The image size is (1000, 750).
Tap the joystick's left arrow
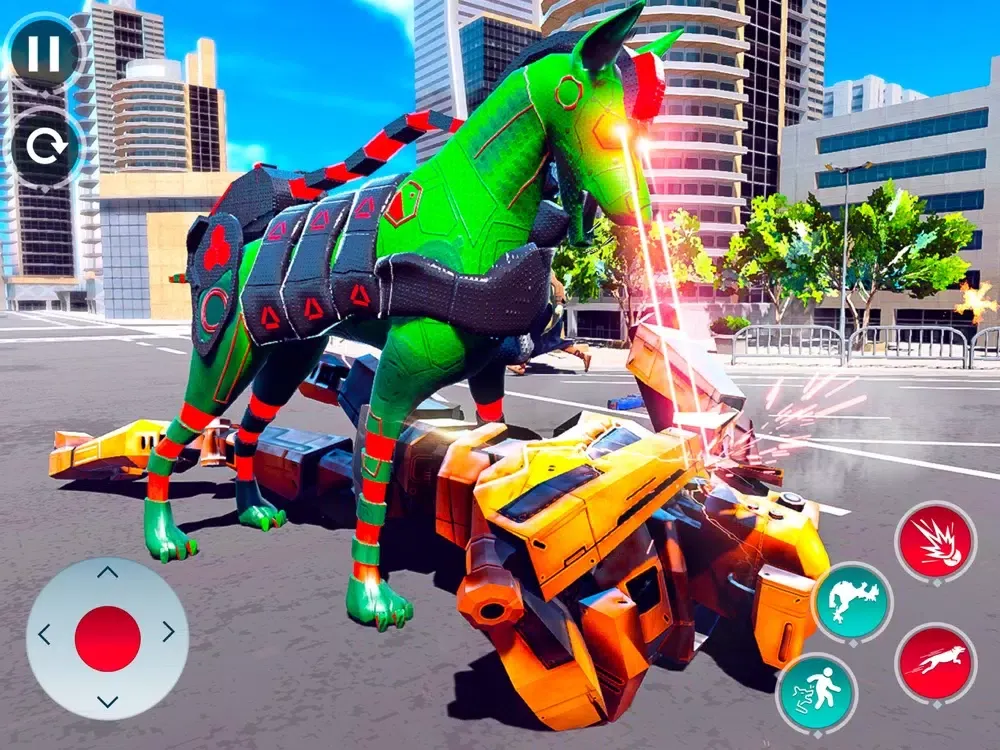point(44,634)
